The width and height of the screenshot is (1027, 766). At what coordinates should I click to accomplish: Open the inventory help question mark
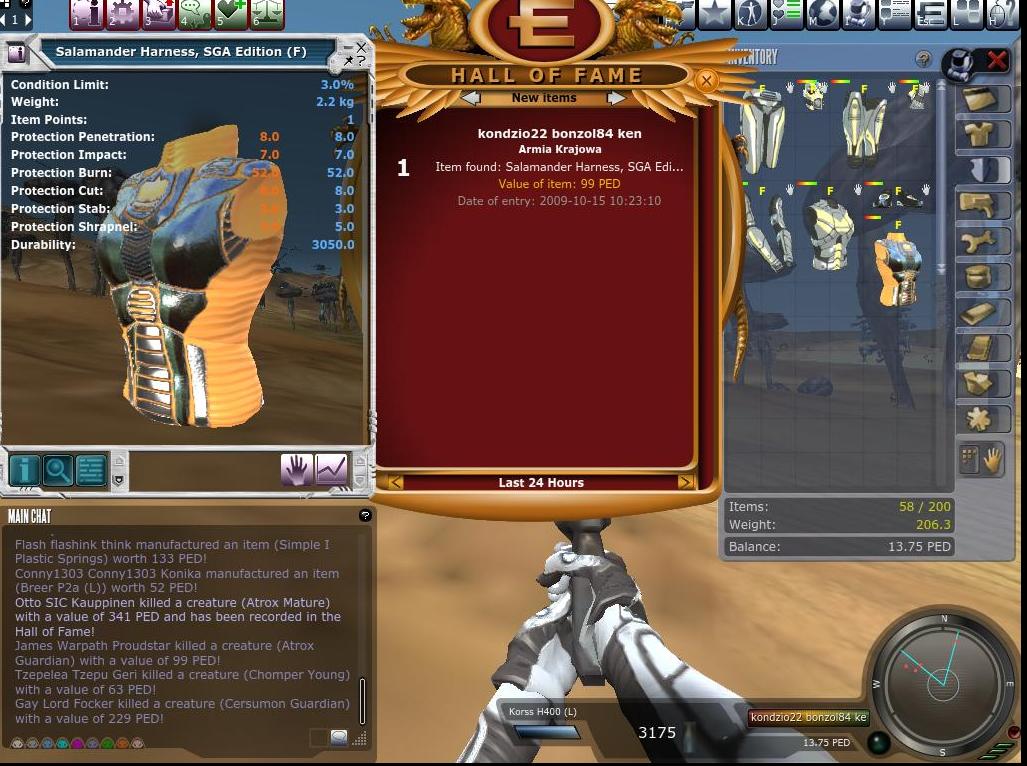[x=923, y=60]
